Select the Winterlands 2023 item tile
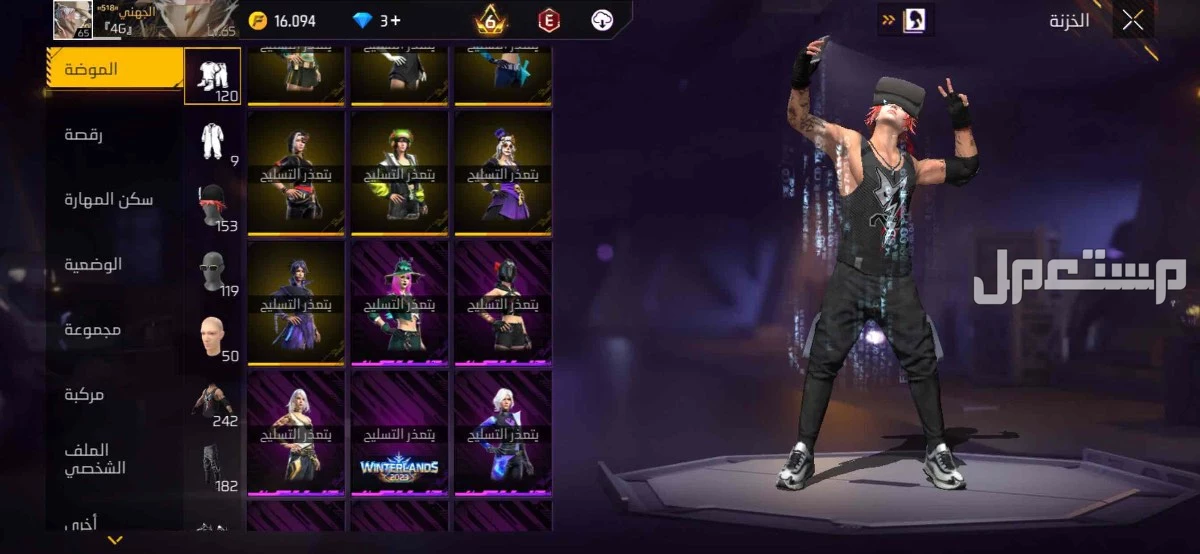Screen dimensions: 1200x554 (x=399, y=433)
